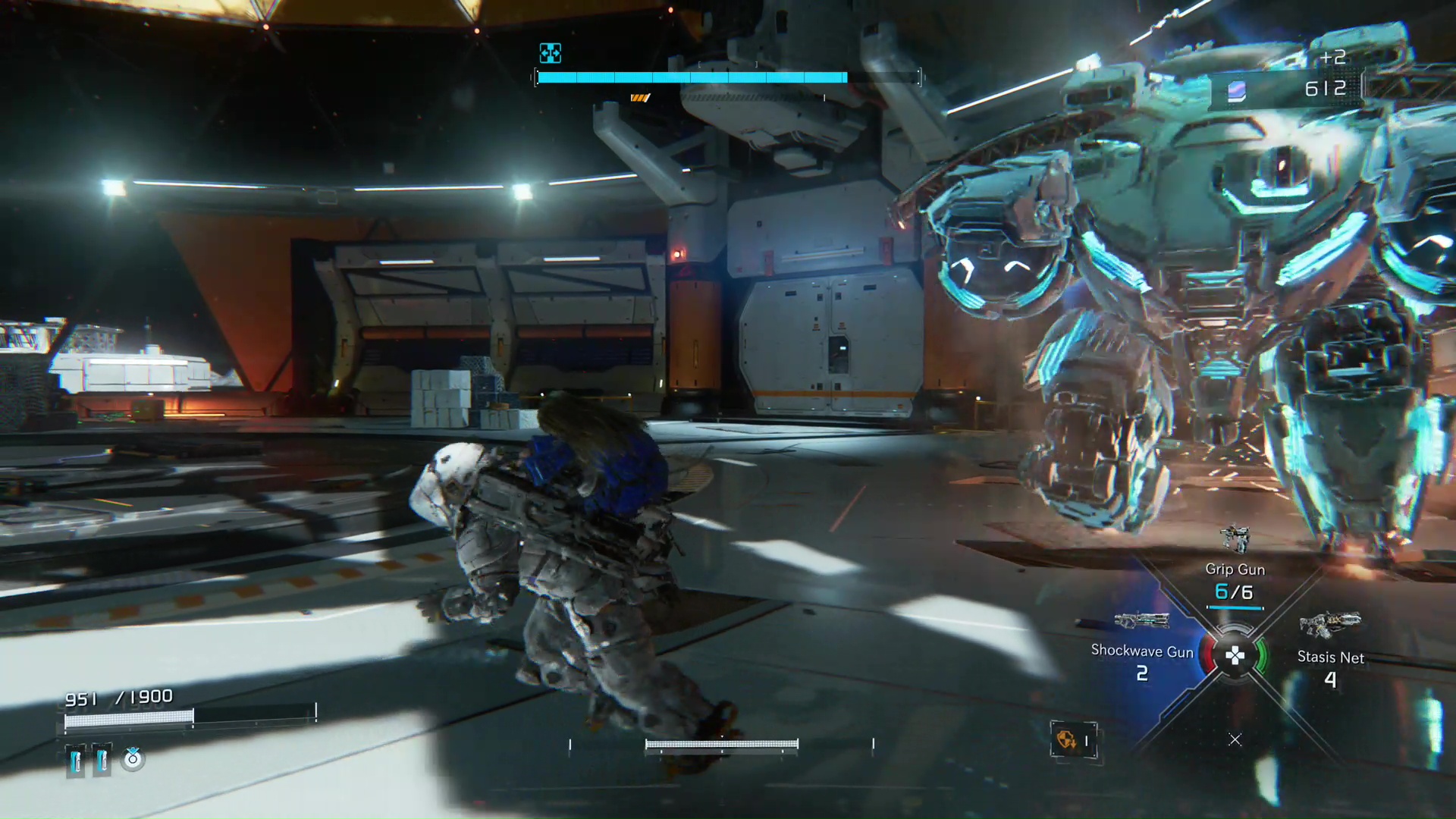Image resolution: width=1456 pixels, height=819 pixels.
Task: Click the weapon wheel's center d-pad hub
Action: point(1235,656)
